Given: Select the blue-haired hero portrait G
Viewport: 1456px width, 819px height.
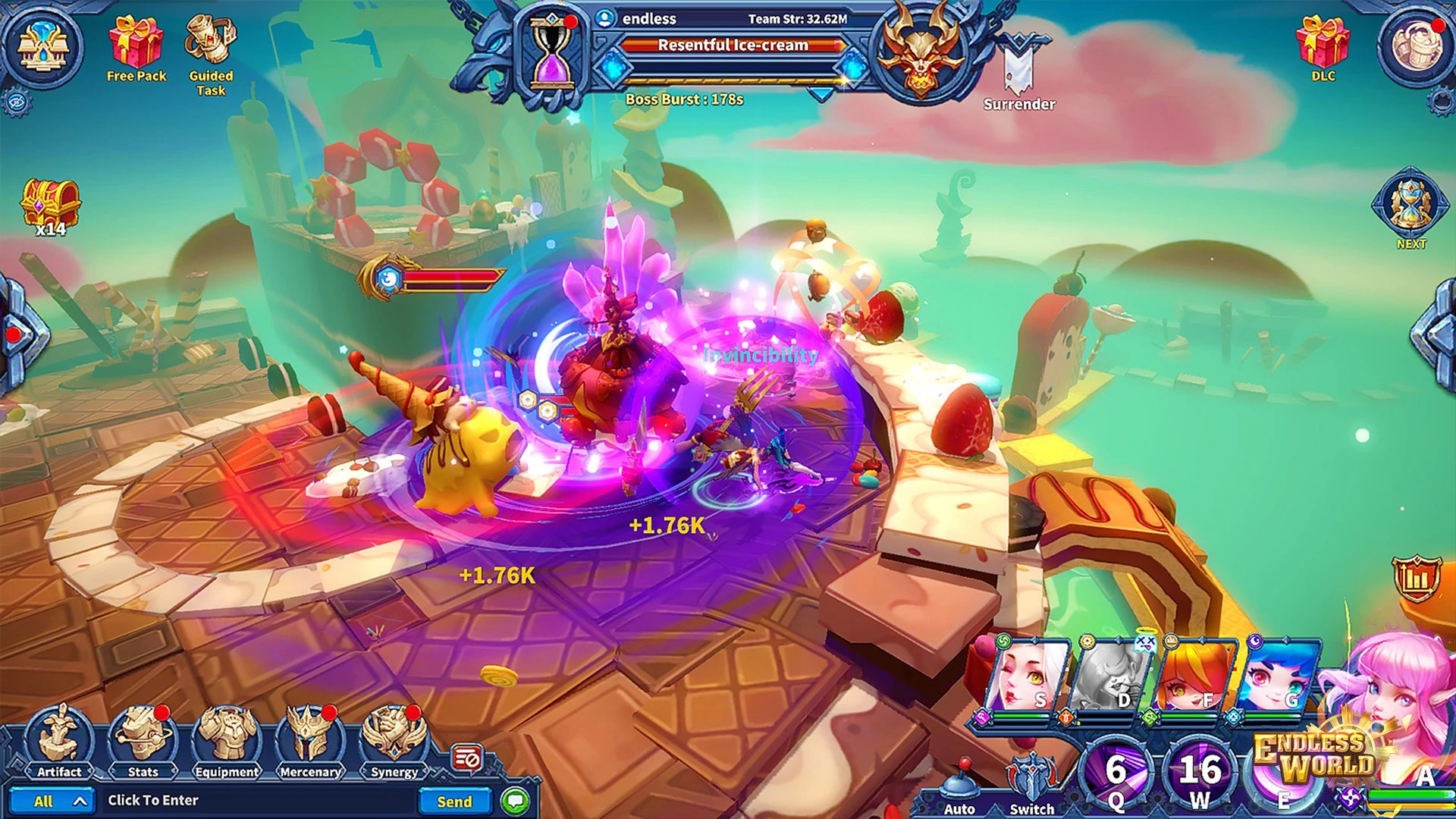Looking at the screenshot, I should 1280,676.
